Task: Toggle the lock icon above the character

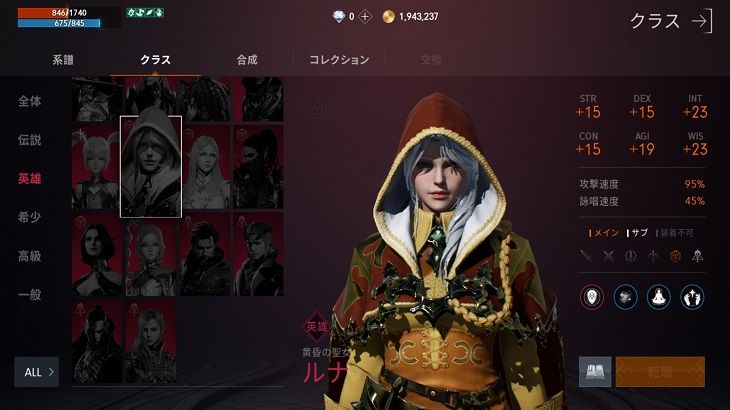Action: [318, 107]
